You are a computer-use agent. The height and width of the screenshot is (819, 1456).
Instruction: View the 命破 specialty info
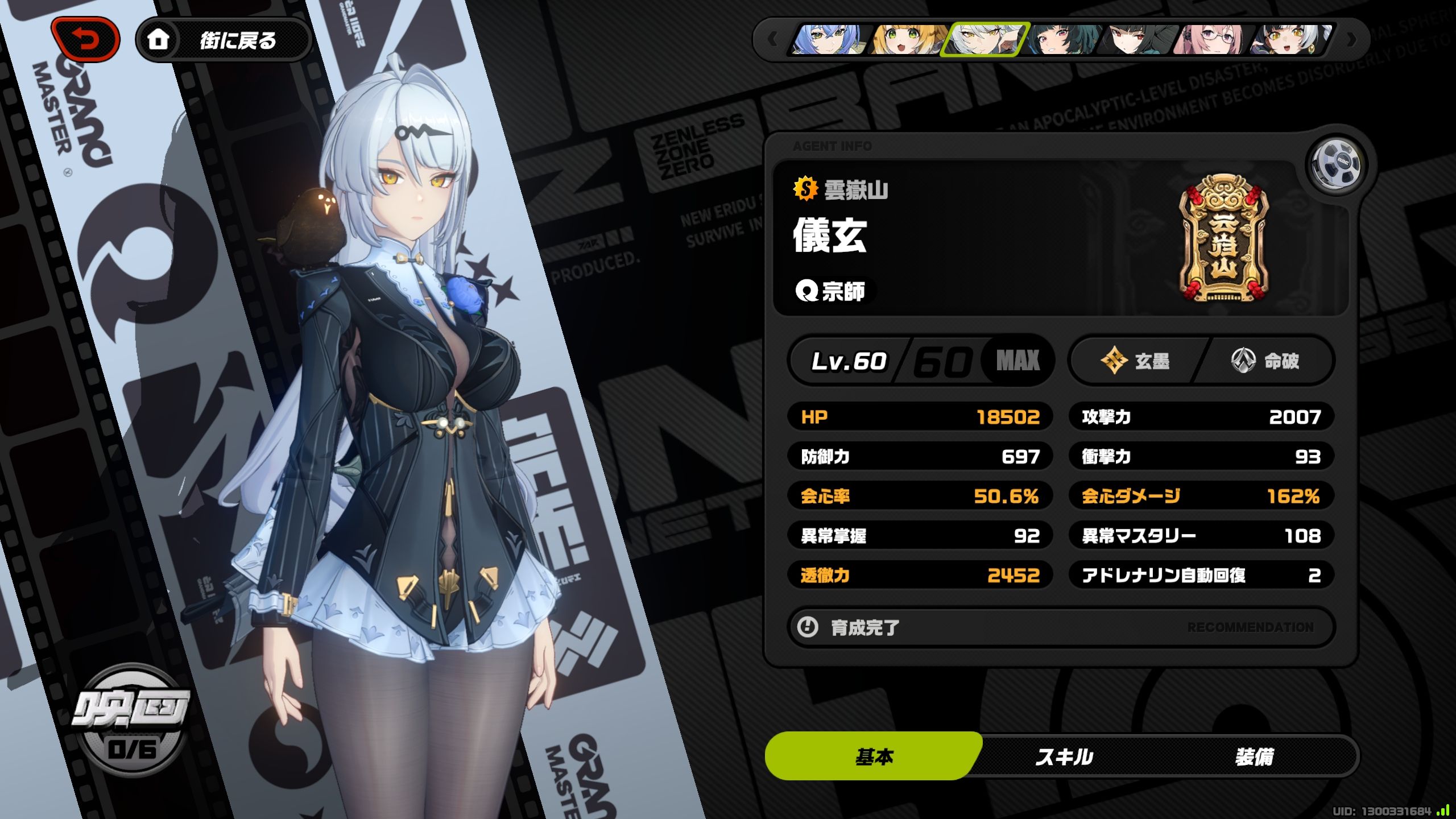coord(1266,361)
